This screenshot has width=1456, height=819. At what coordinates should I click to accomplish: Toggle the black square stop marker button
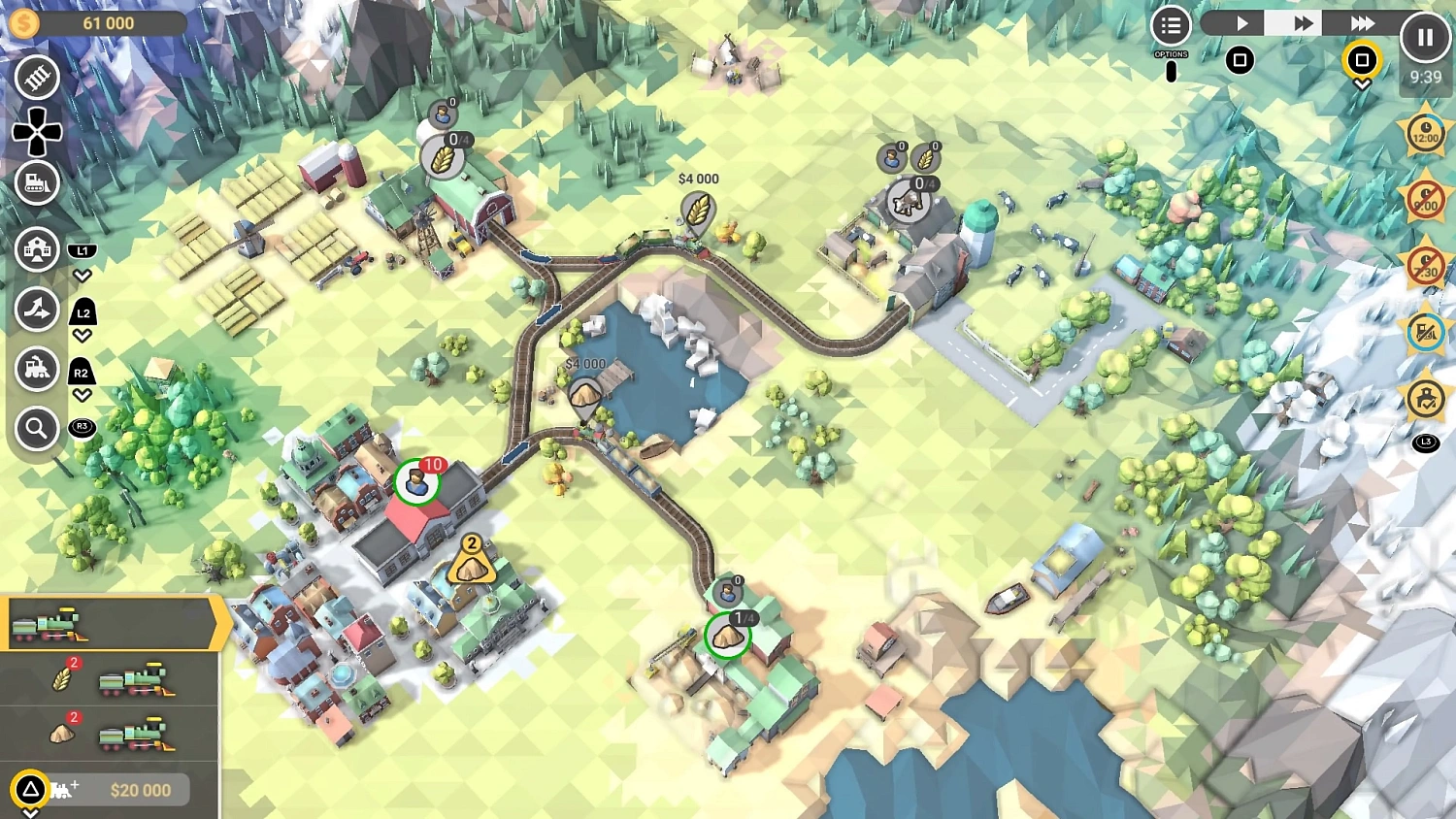click(x=1241, y=60)
